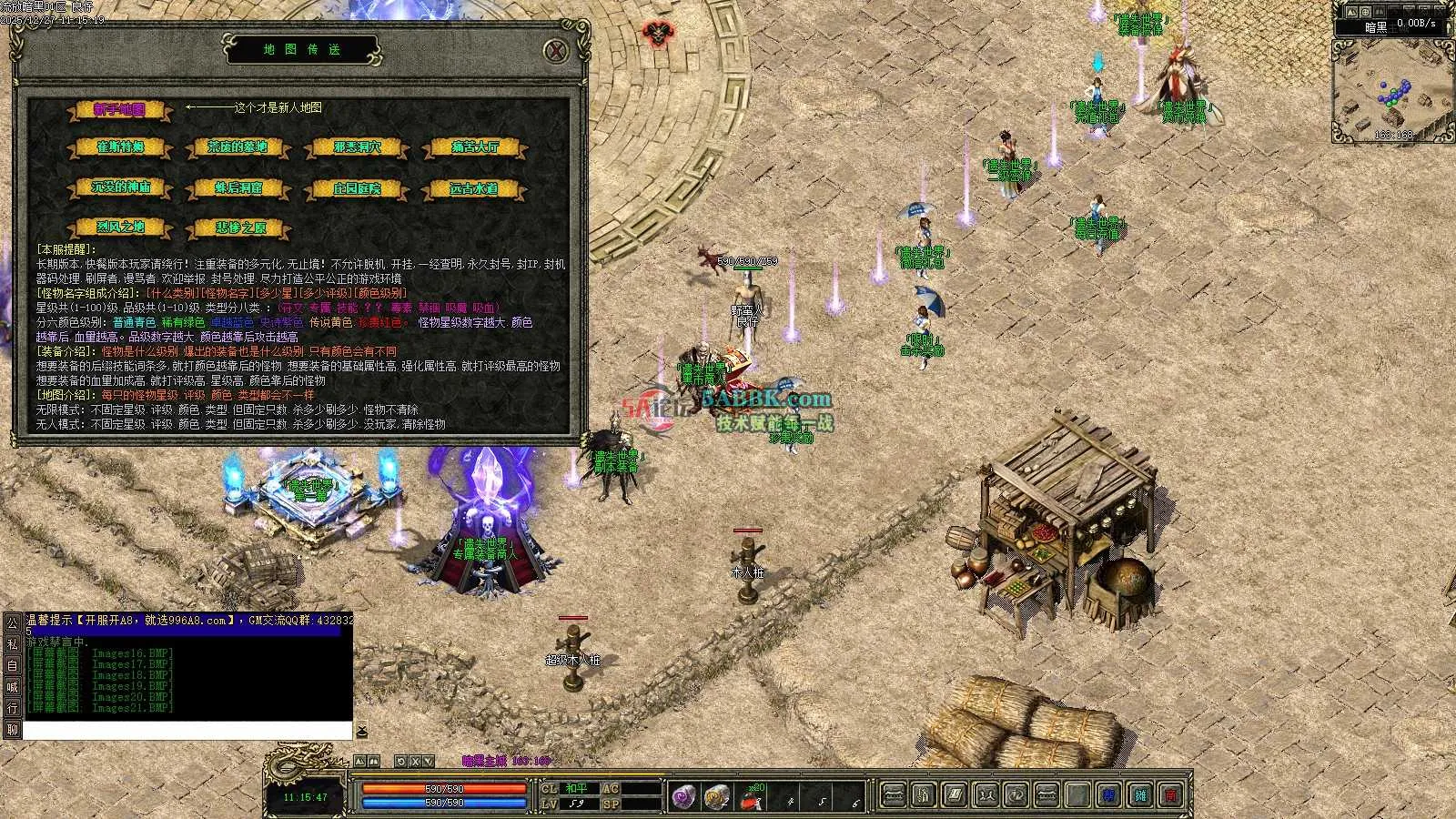Image resolution: width=1456 pixels, height=819 pixels.
Task: Teleport to 远古水道
Action: tap(474, 188)
